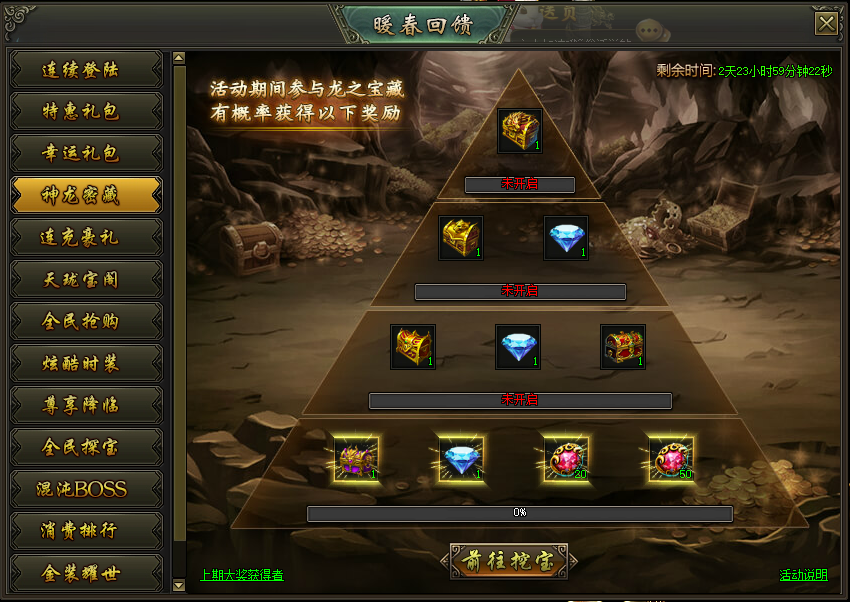850x602 pixels.
Task: Select the purple treasure chest reward
Action: click(x=357, y=459)
